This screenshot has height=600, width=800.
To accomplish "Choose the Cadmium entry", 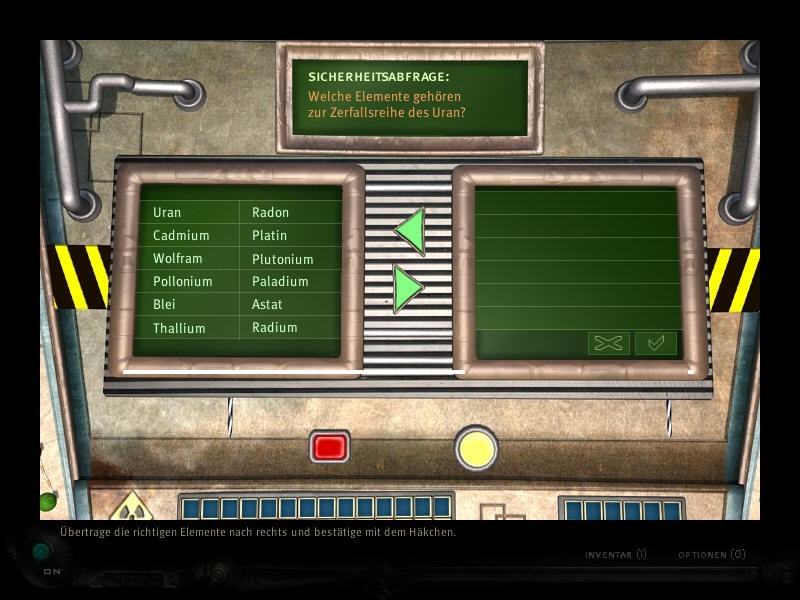I will (181, 235).
